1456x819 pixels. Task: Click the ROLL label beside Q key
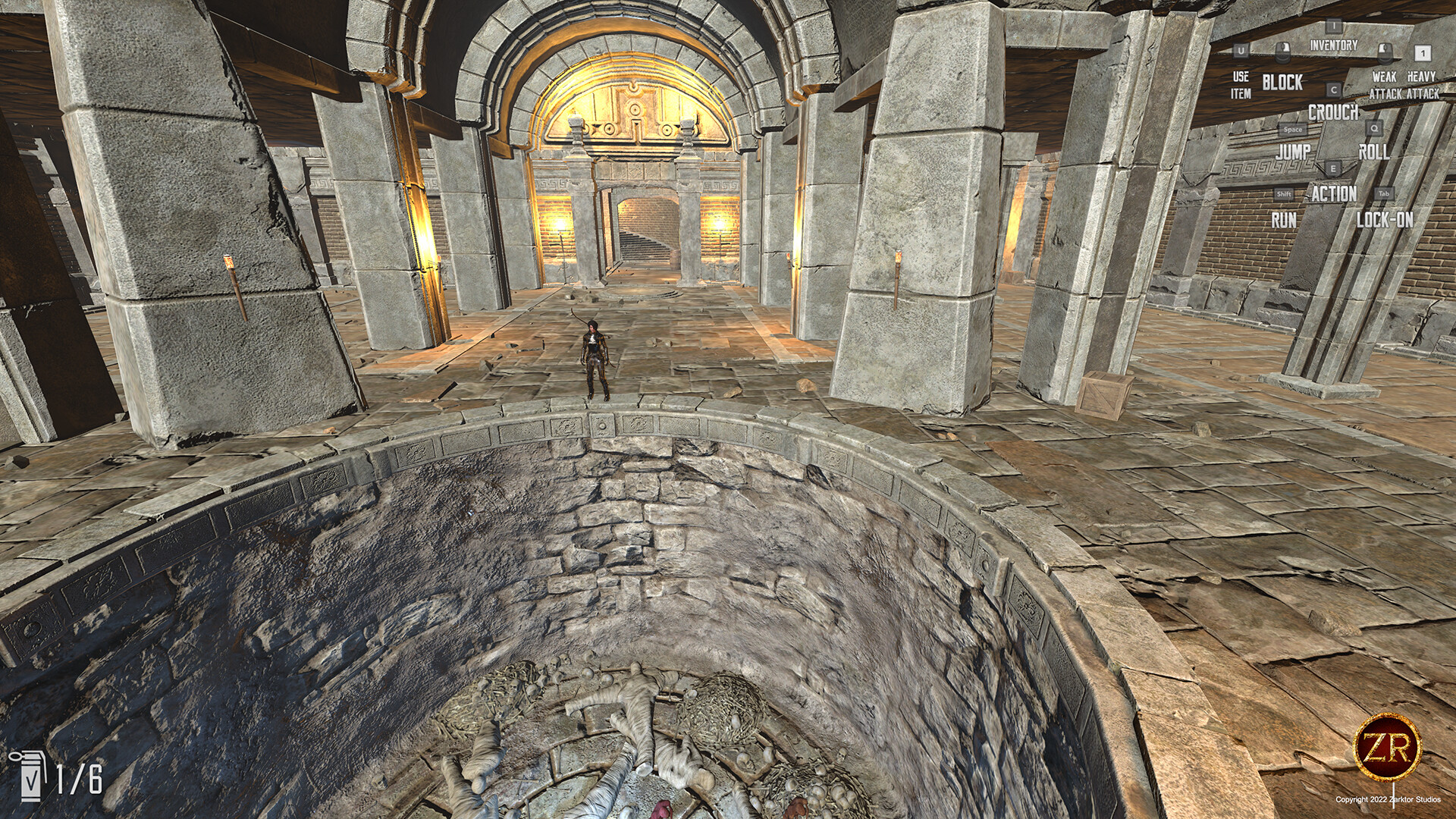(x=1375, y=152)
